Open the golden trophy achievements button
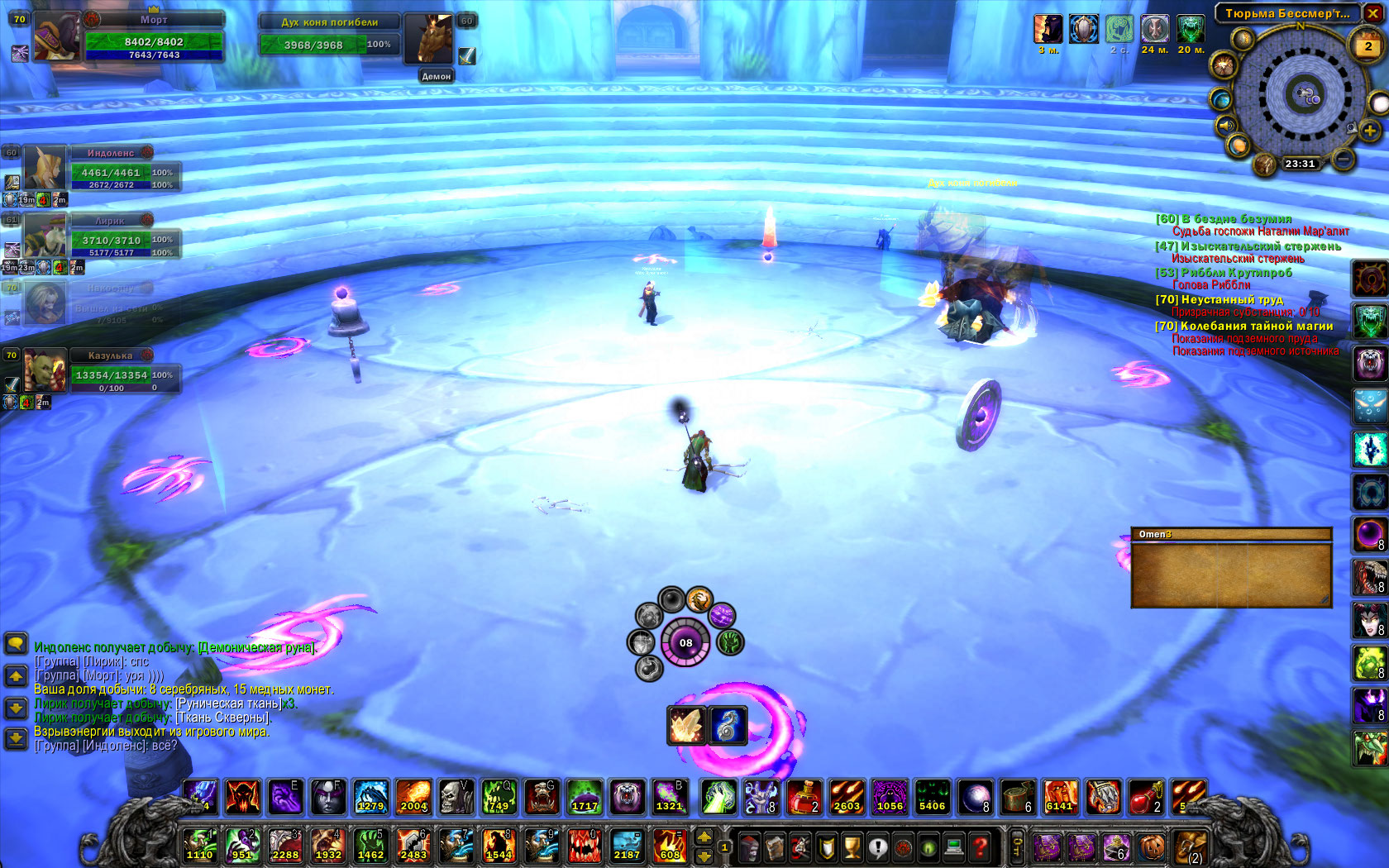The height and width of the screenshot is (868, 1389). (852, 847)
